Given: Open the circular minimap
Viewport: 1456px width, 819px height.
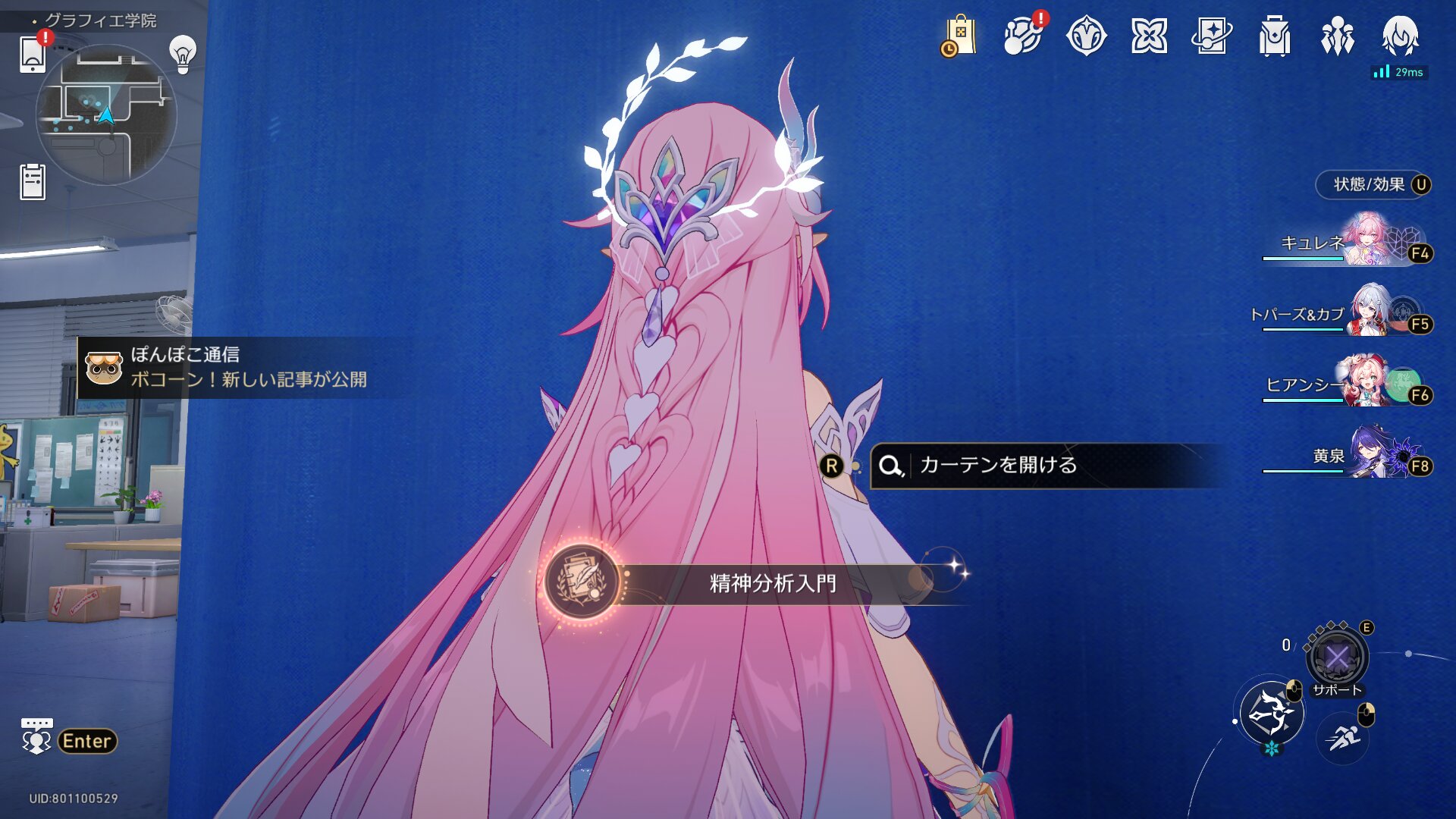Looking at the screenshot, I should click(106, 114).
